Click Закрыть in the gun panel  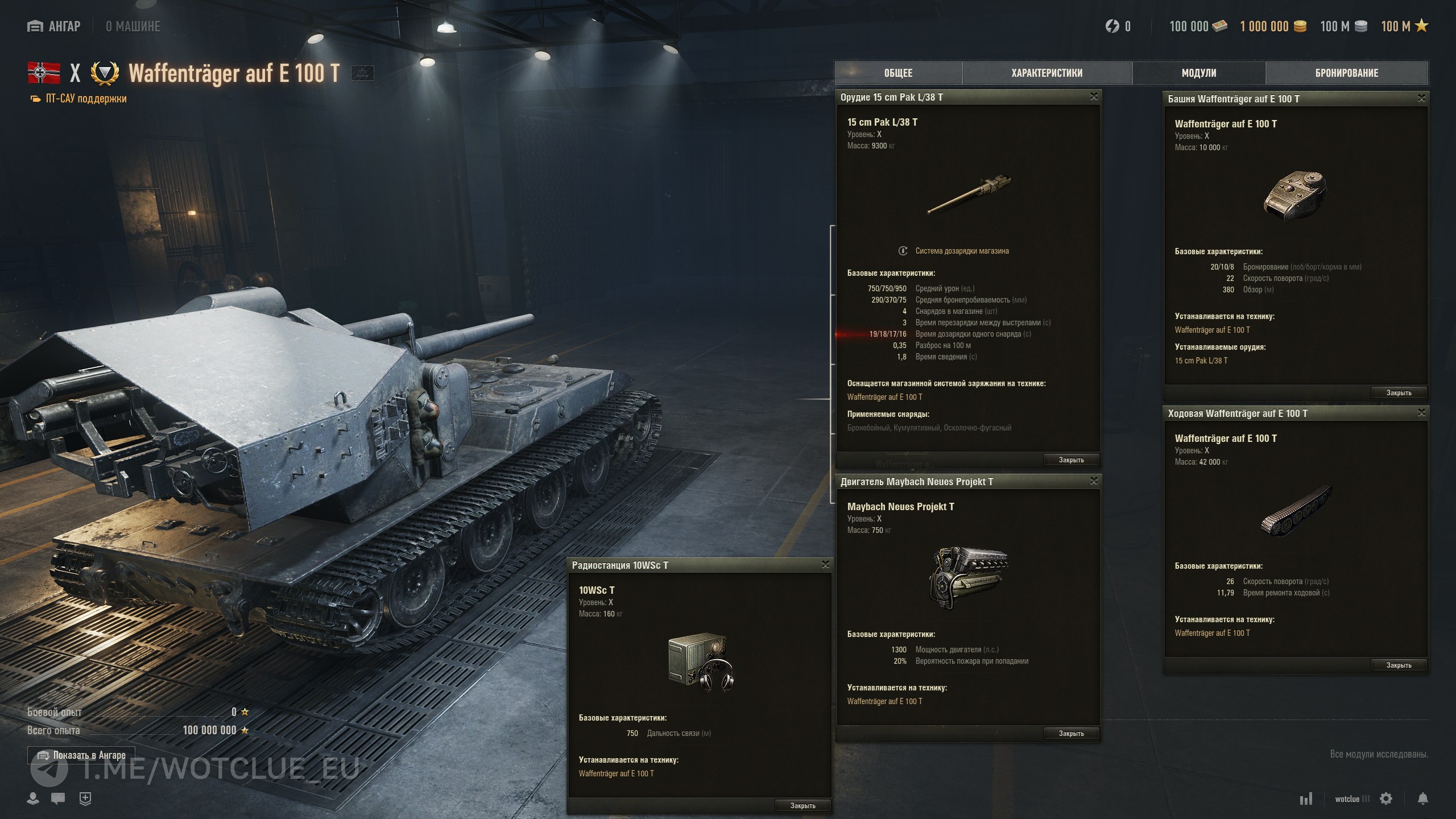pyautogui.click(x=1071, y=460)
